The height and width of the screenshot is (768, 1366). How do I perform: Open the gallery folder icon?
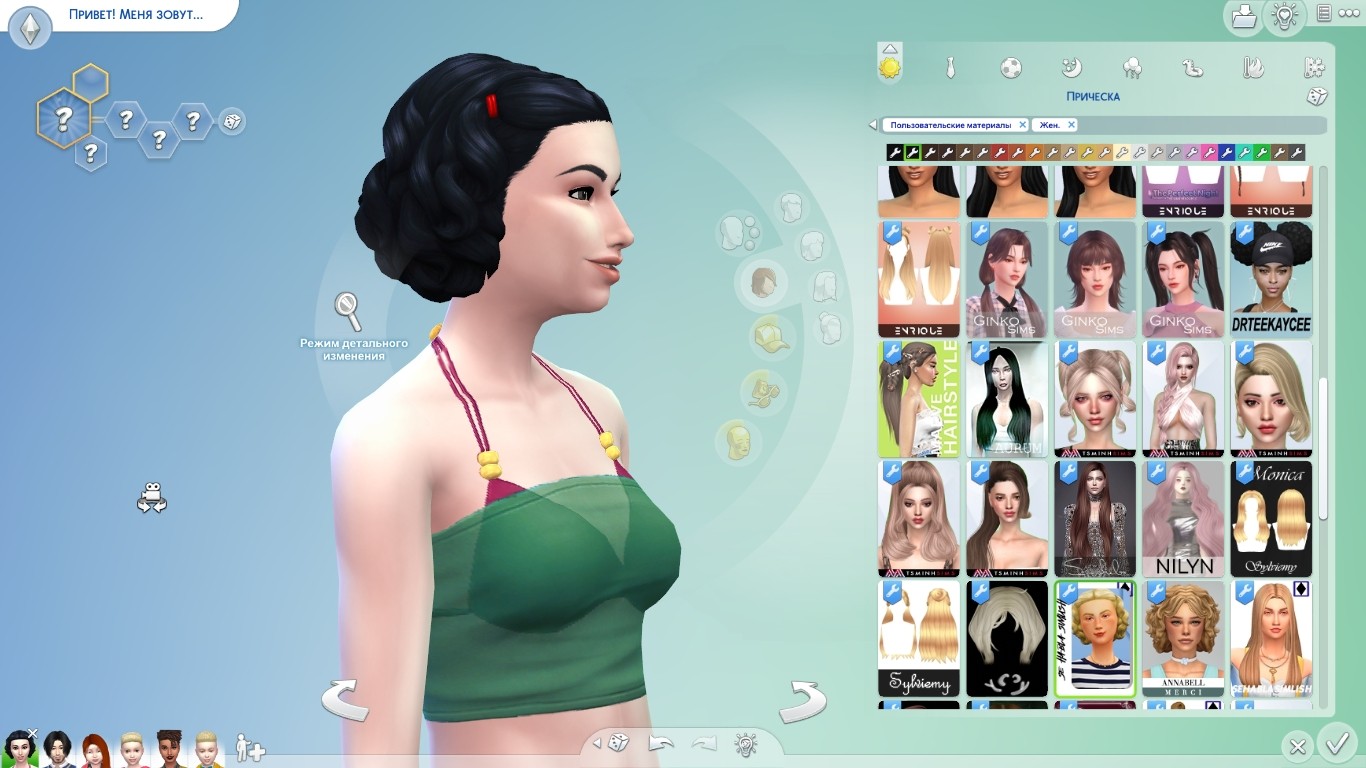coord(1243,15)
